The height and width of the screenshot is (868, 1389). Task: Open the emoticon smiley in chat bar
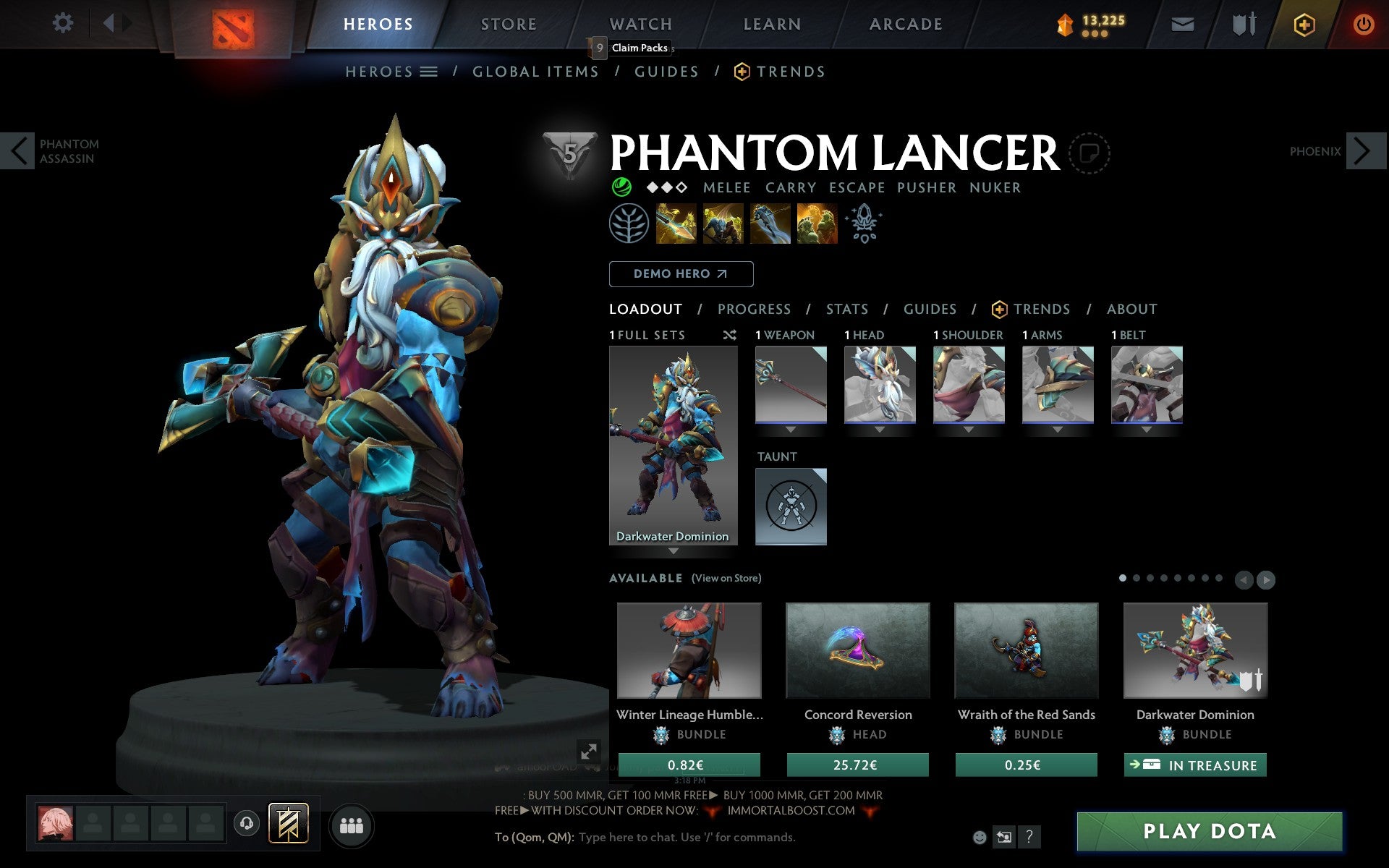(x=981, y=837)
